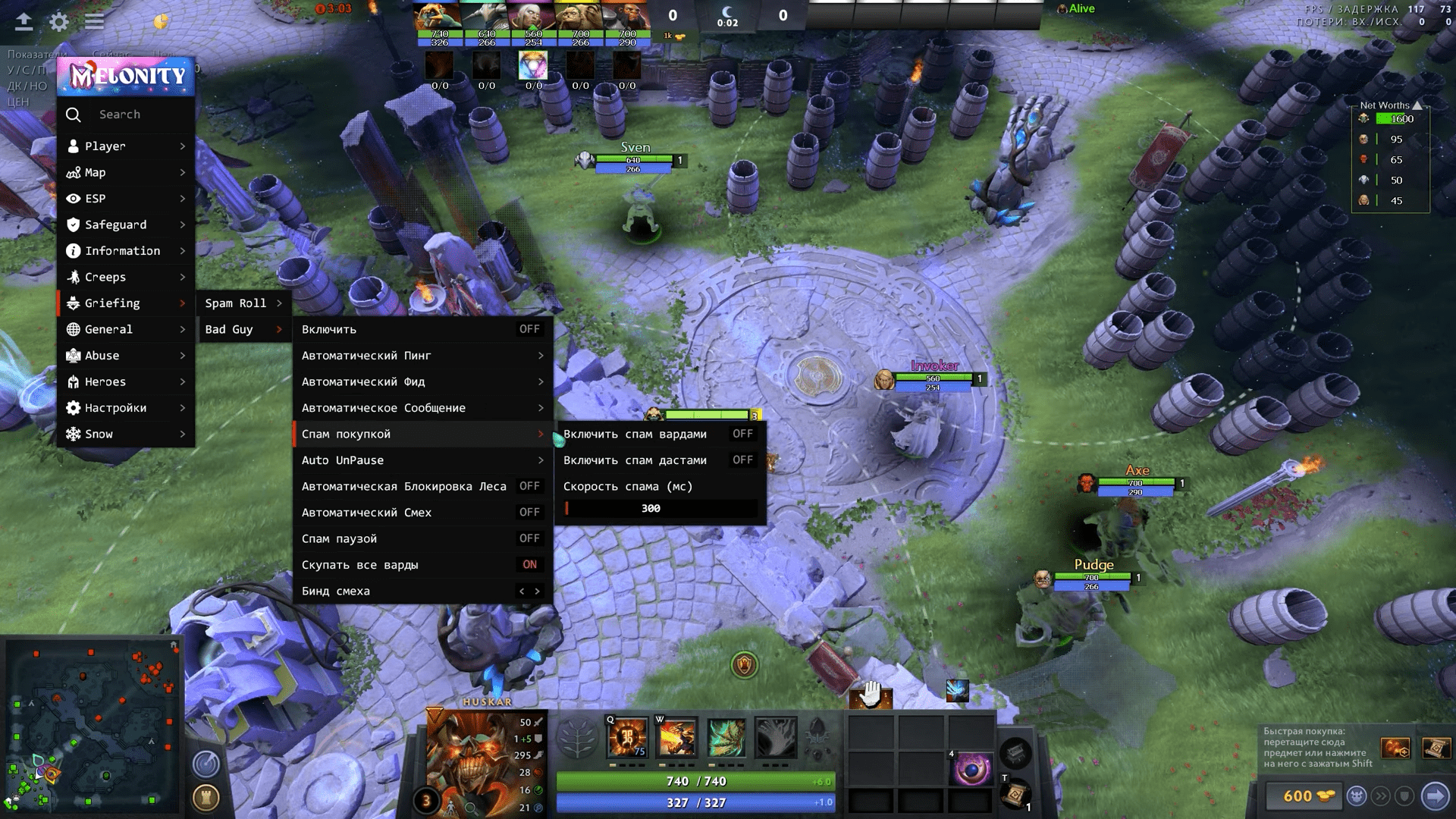Adjust the Скорость спама slider
Screen dimensions: 1456x819
coord(660,509)
